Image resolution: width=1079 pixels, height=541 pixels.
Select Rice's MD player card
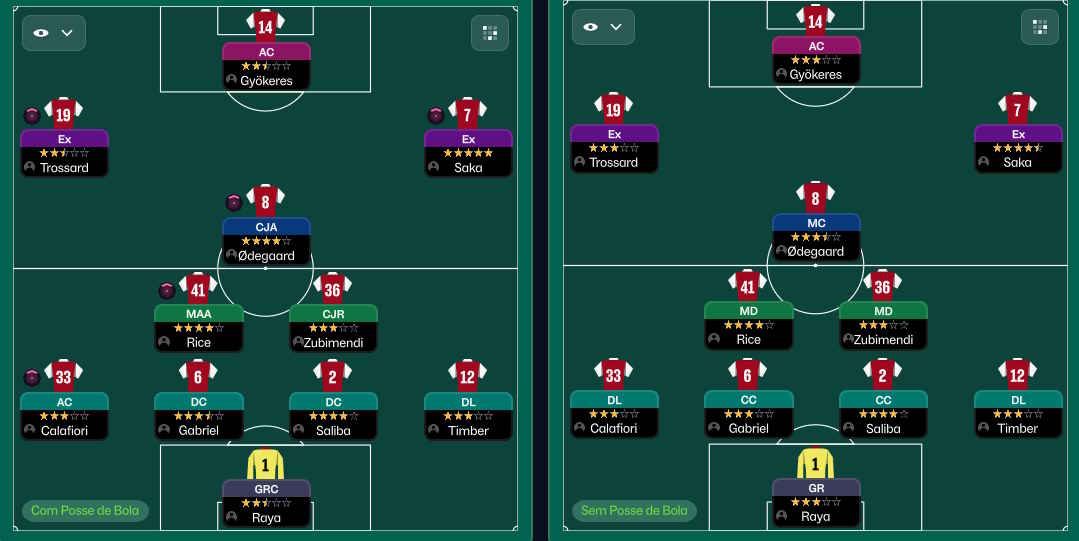748,325
